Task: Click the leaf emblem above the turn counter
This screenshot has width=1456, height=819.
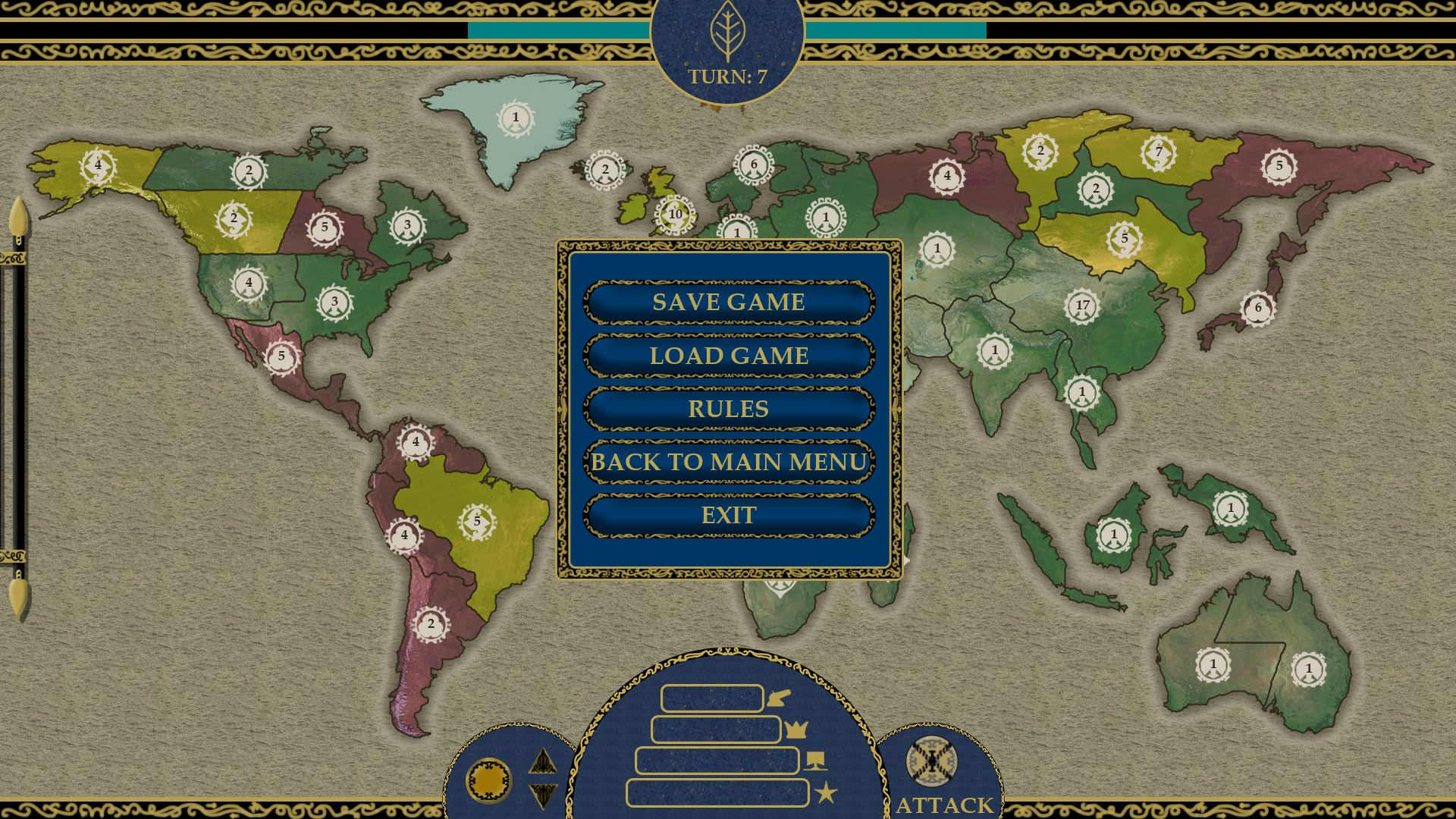Action: point(729,32)
